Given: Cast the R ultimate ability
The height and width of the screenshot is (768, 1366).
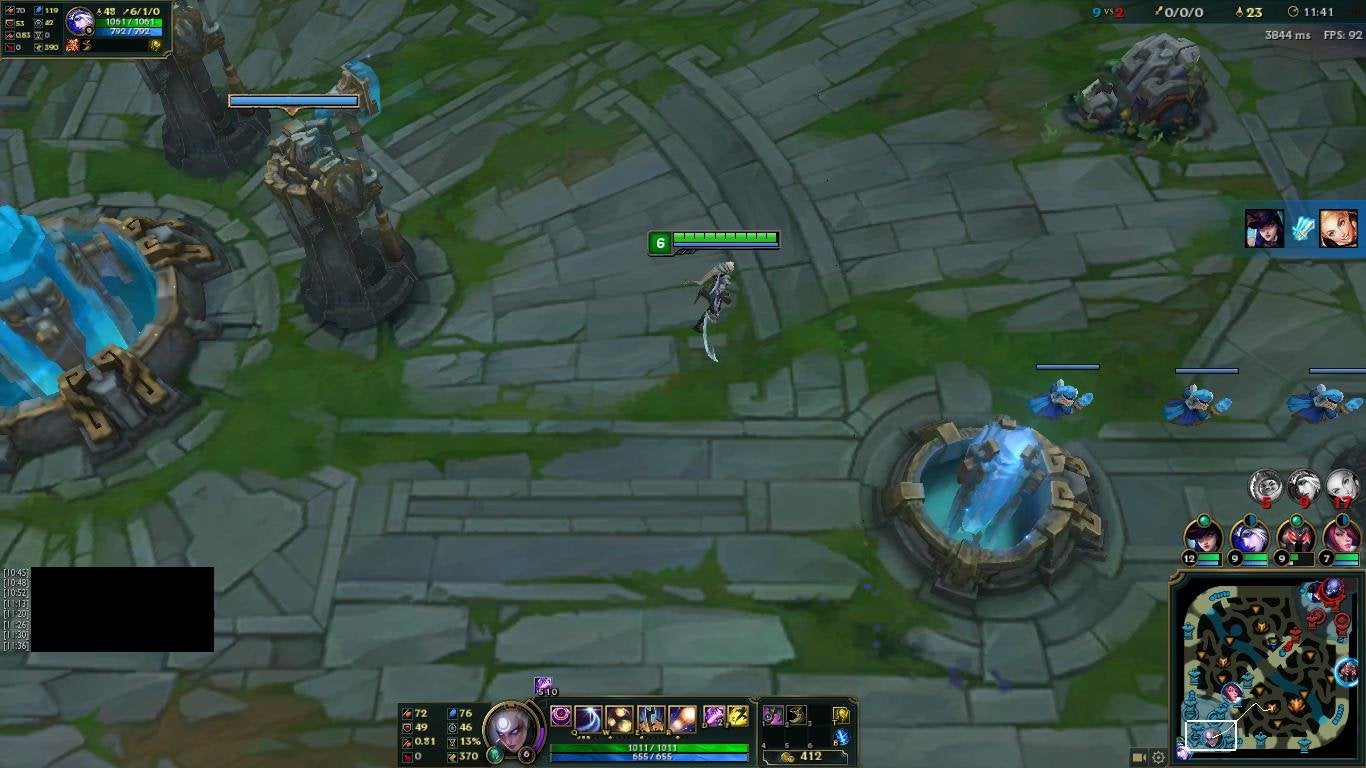Looking at the screenshot, I should [680, 717].
